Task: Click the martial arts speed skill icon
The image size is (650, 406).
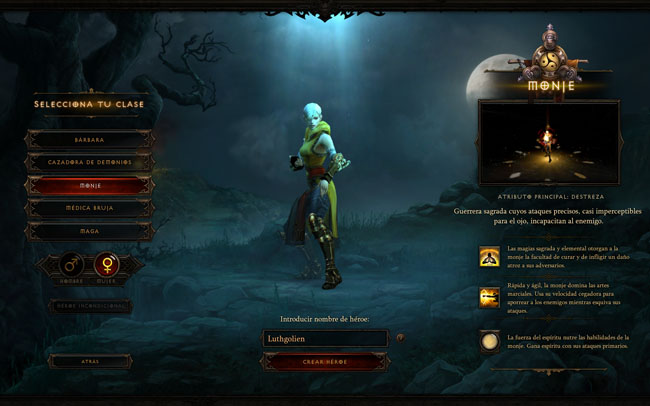Action: pos(490,298)
